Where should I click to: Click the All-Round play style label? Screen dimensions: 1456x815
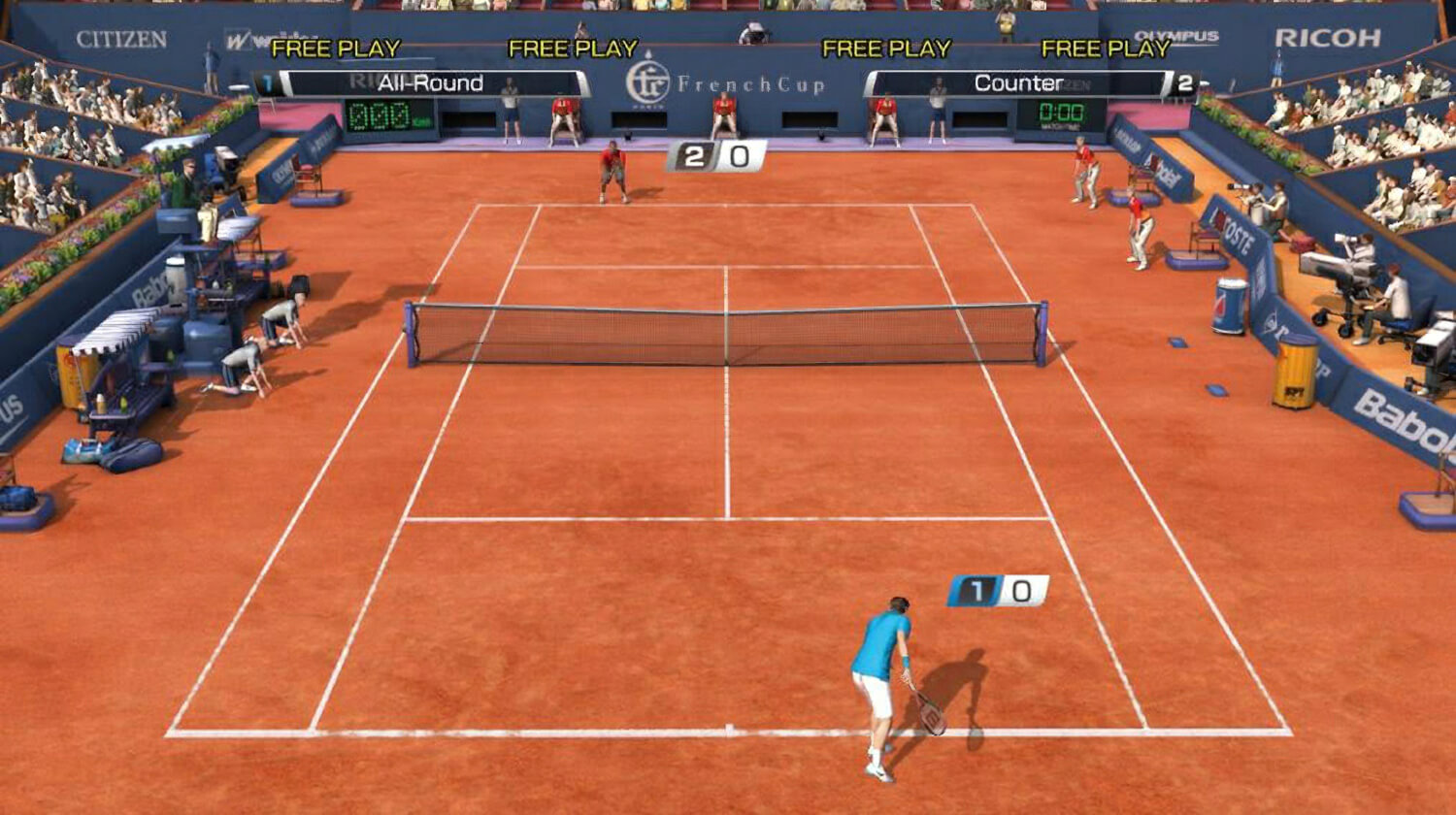point(430,82)
